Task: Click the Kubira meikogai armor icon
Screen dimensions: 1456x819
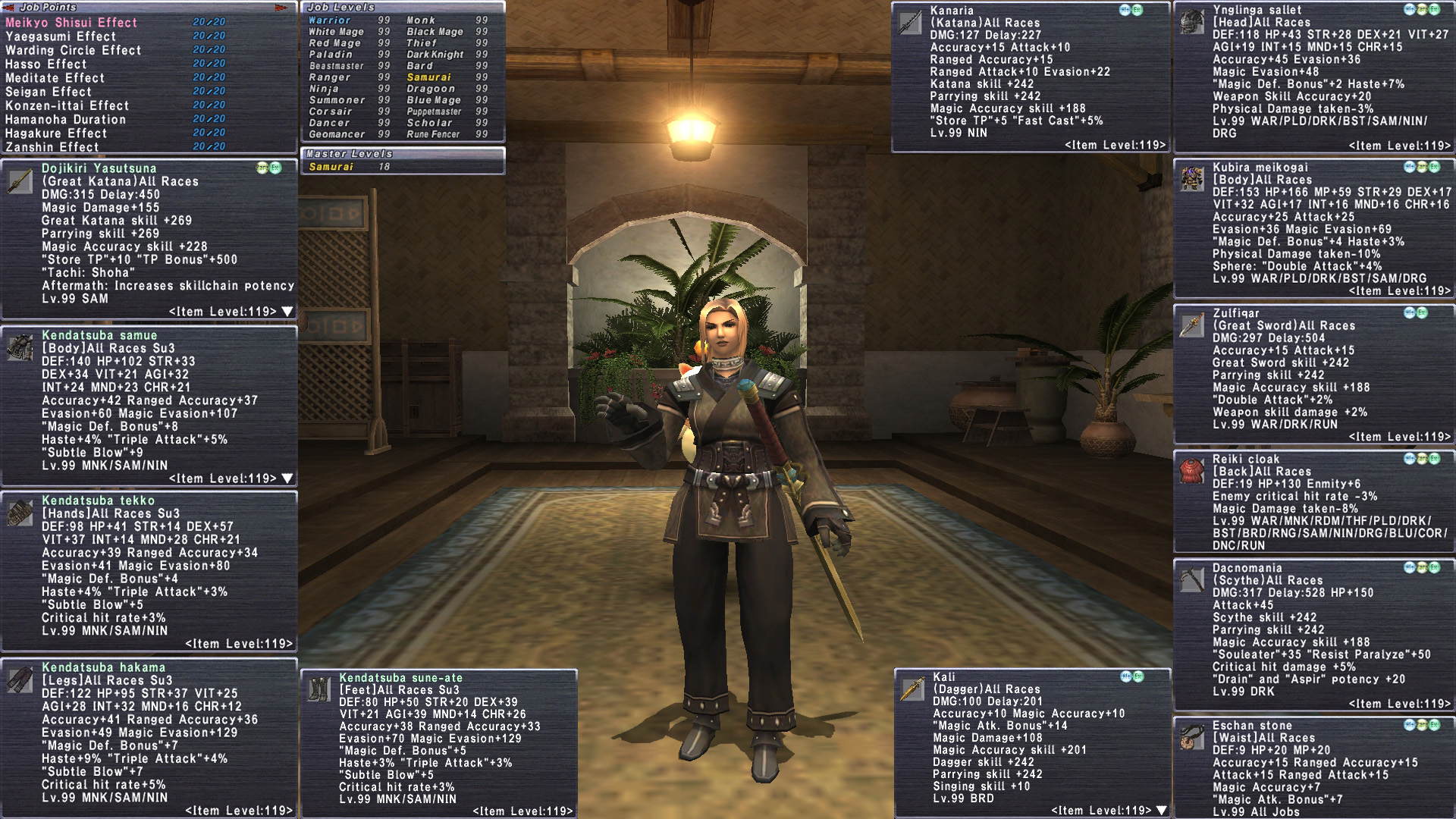Action: tap(1192, 180)
